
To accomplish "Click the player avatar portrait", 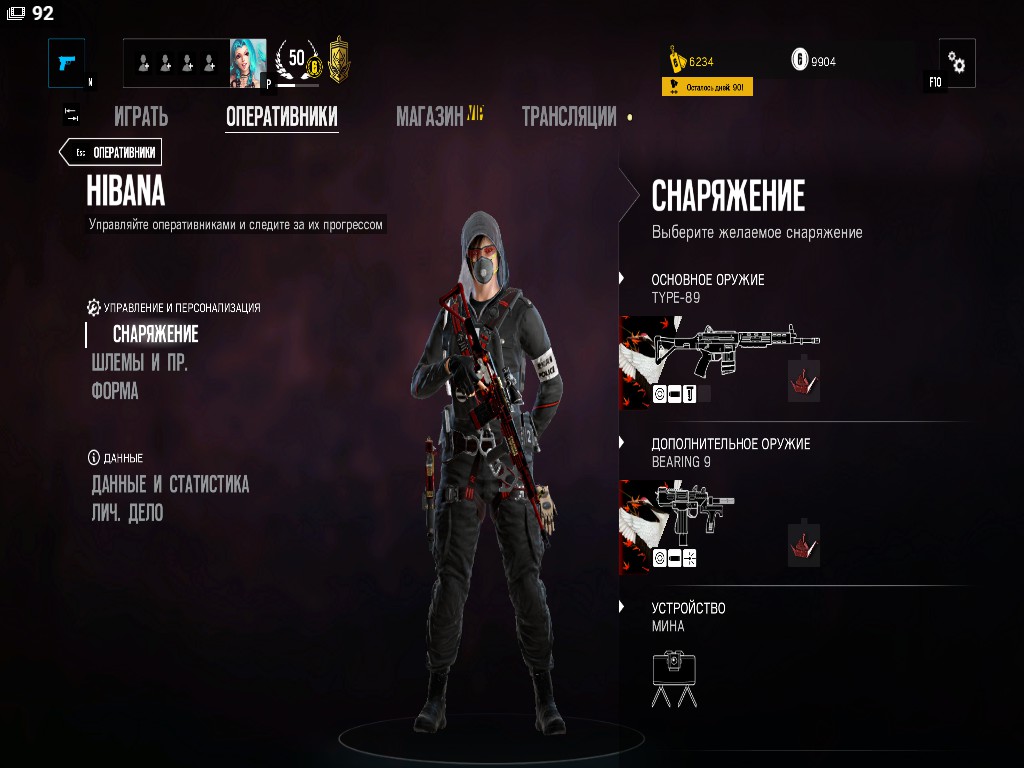I will point(248,63).
